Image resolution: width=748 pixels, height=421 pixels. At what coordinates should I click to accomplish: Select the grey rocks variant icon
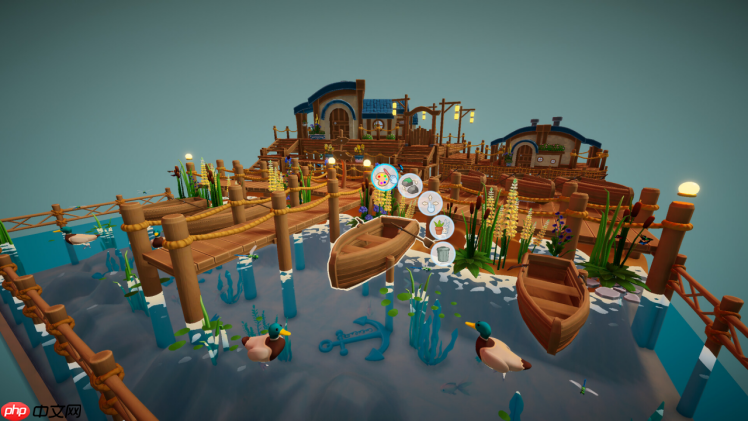(x=410, y=184)
